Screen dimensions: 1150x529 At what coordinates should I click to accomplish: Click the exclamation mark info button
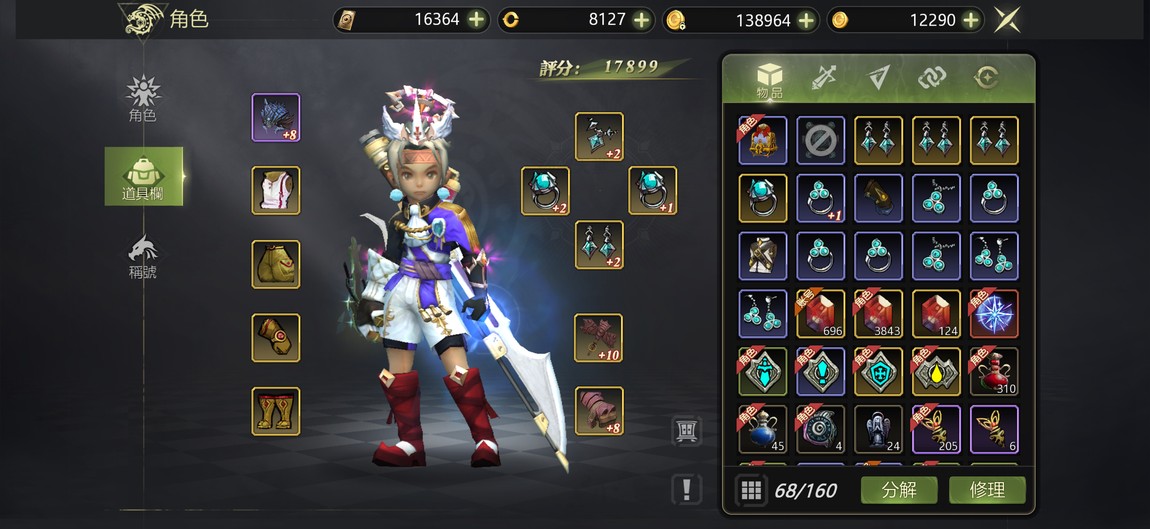coord(687,489)
